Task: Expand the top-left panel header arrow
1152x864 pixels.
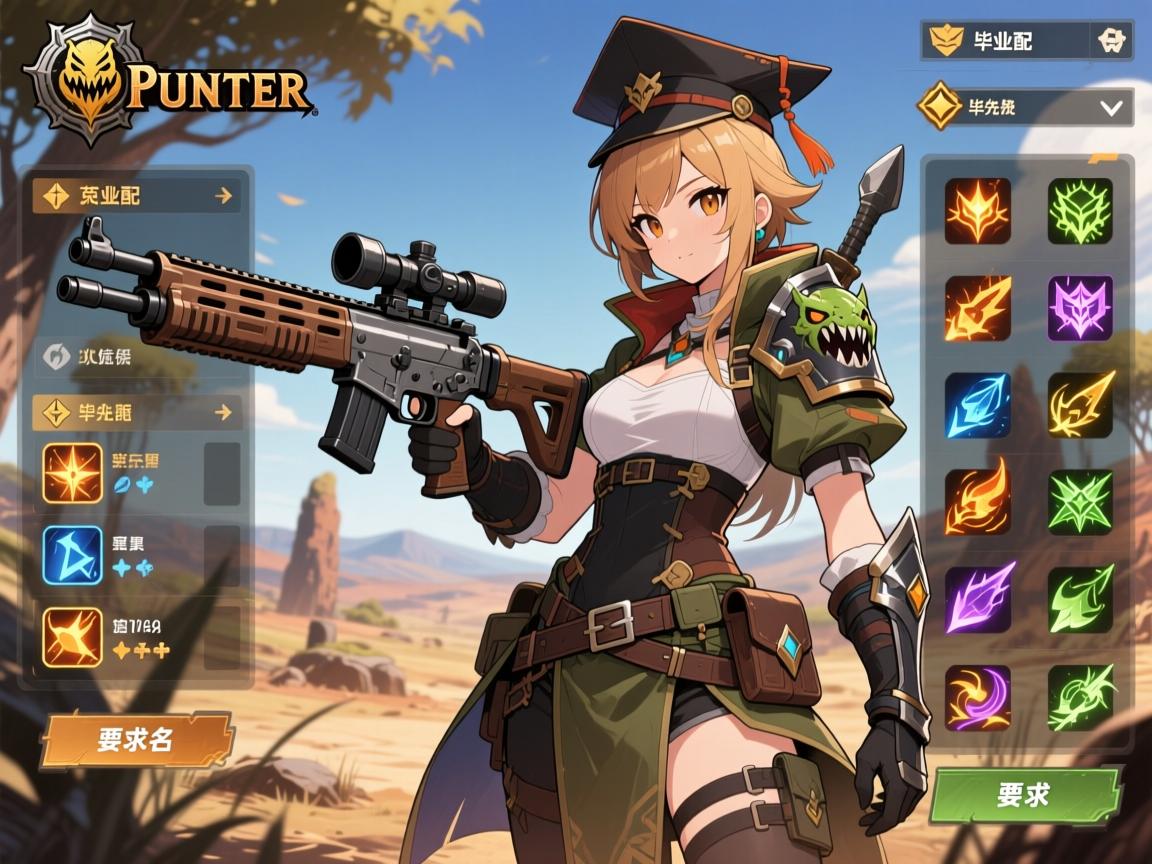Action: tap(223, 196)
